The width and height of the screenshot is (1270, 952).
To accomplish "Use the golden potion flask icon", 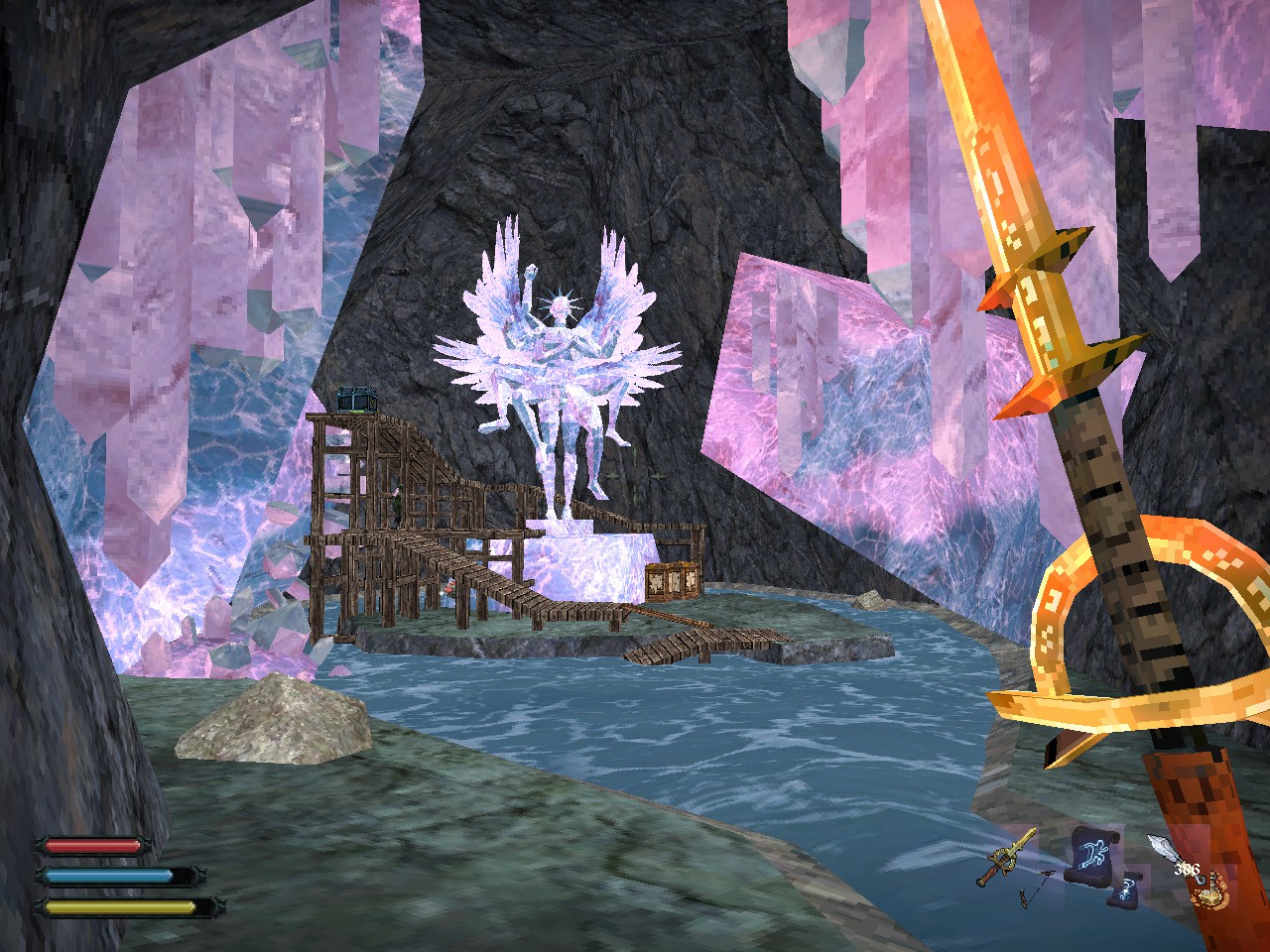I will [x=1210, y=892].
